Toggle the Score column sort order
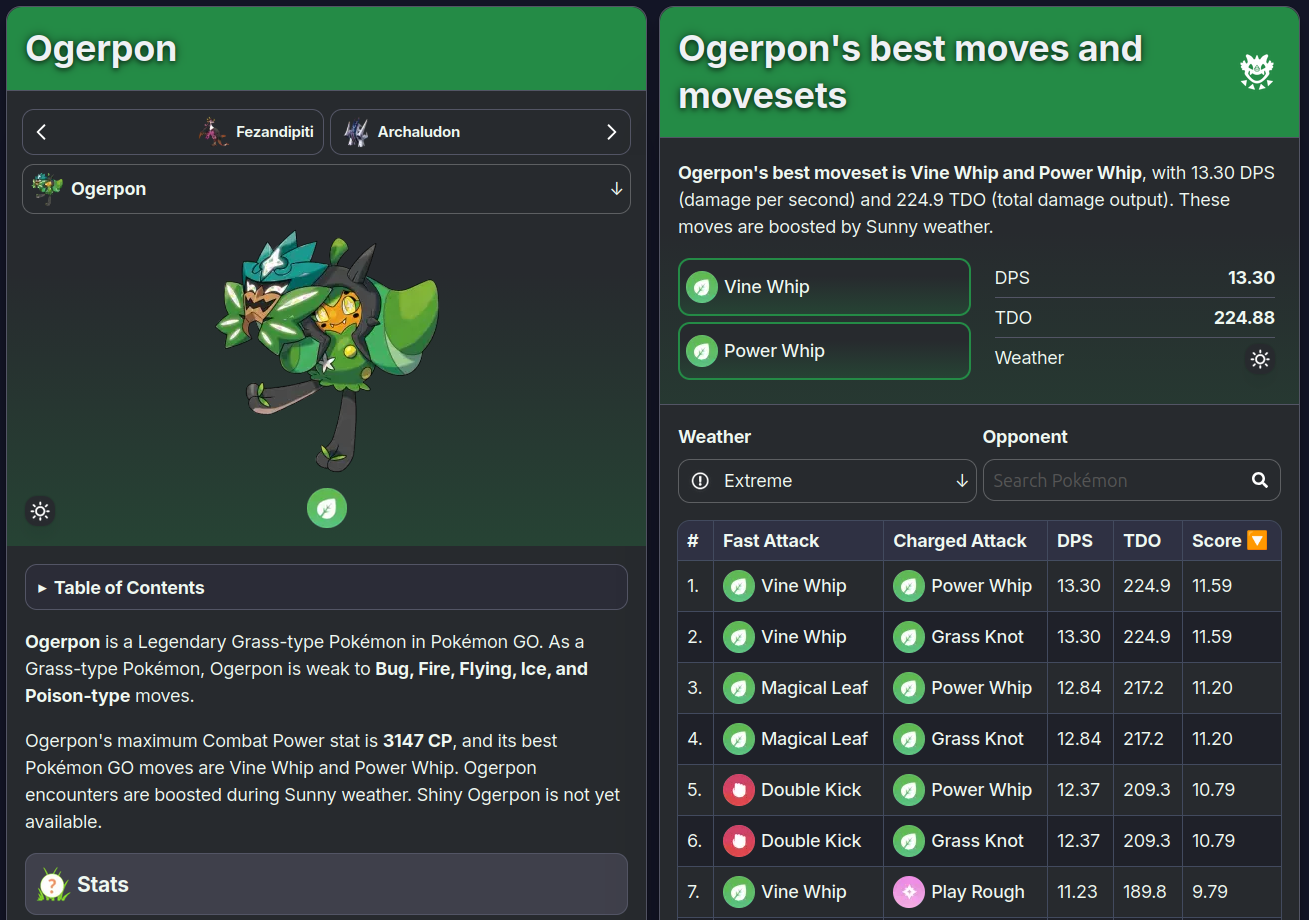 point(1256,540)
